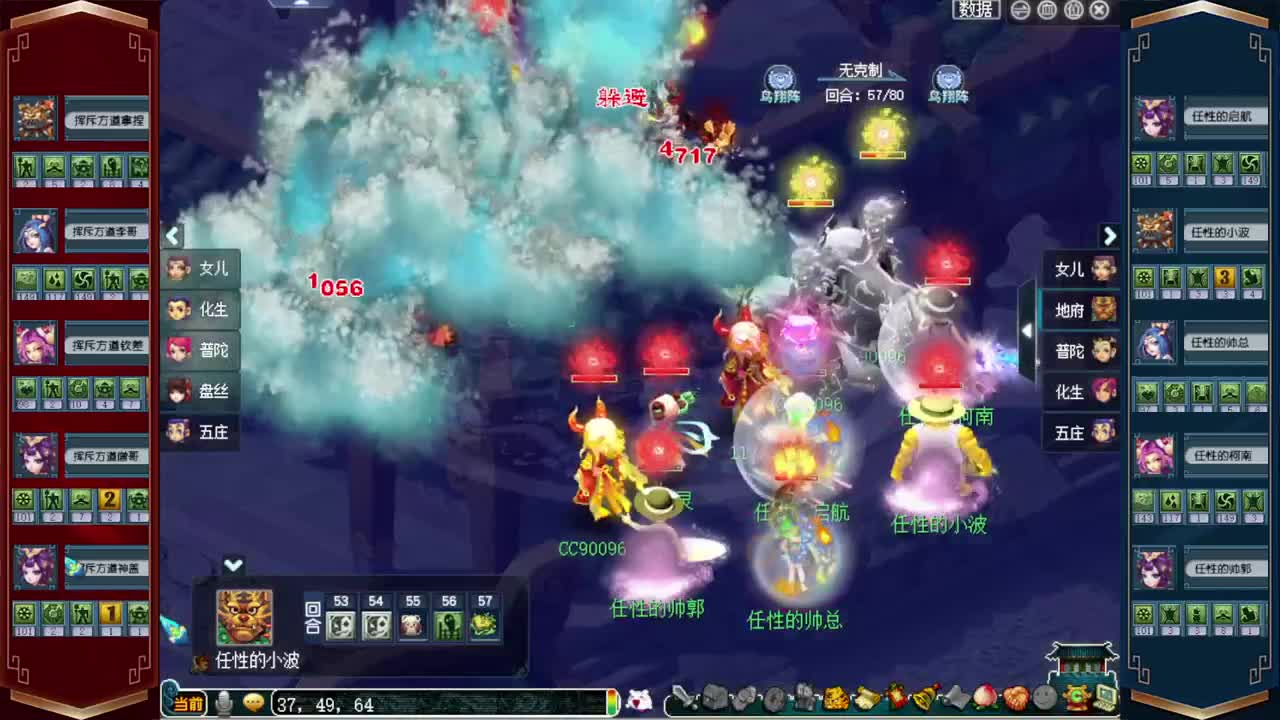1280x720 pixels.
Task: Click the smiley emote icon beside the chat input
Action: tap(253, 704)
